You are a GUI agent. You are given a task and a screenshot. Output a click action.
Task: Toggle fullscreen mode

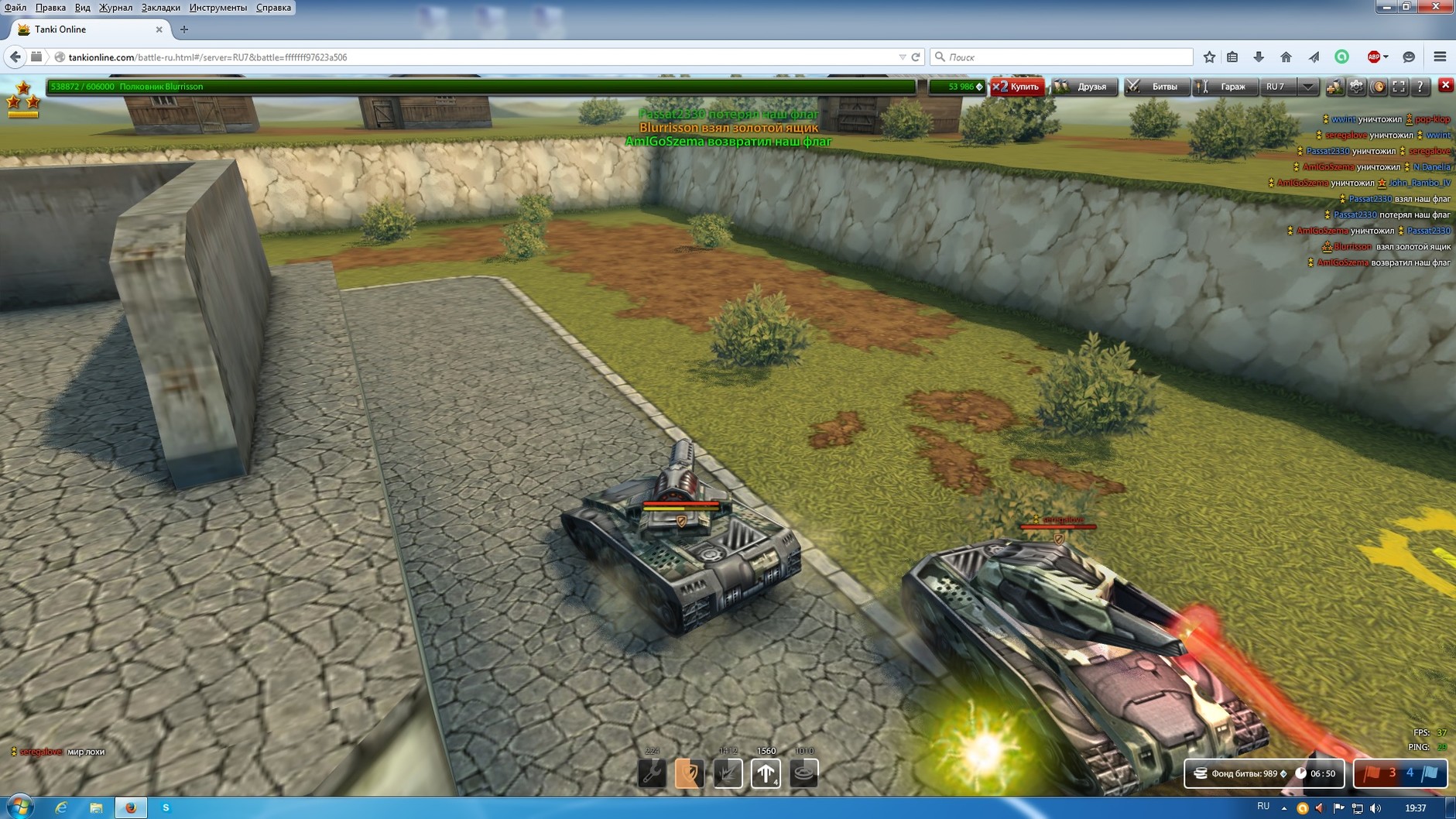pos(1399,87)
